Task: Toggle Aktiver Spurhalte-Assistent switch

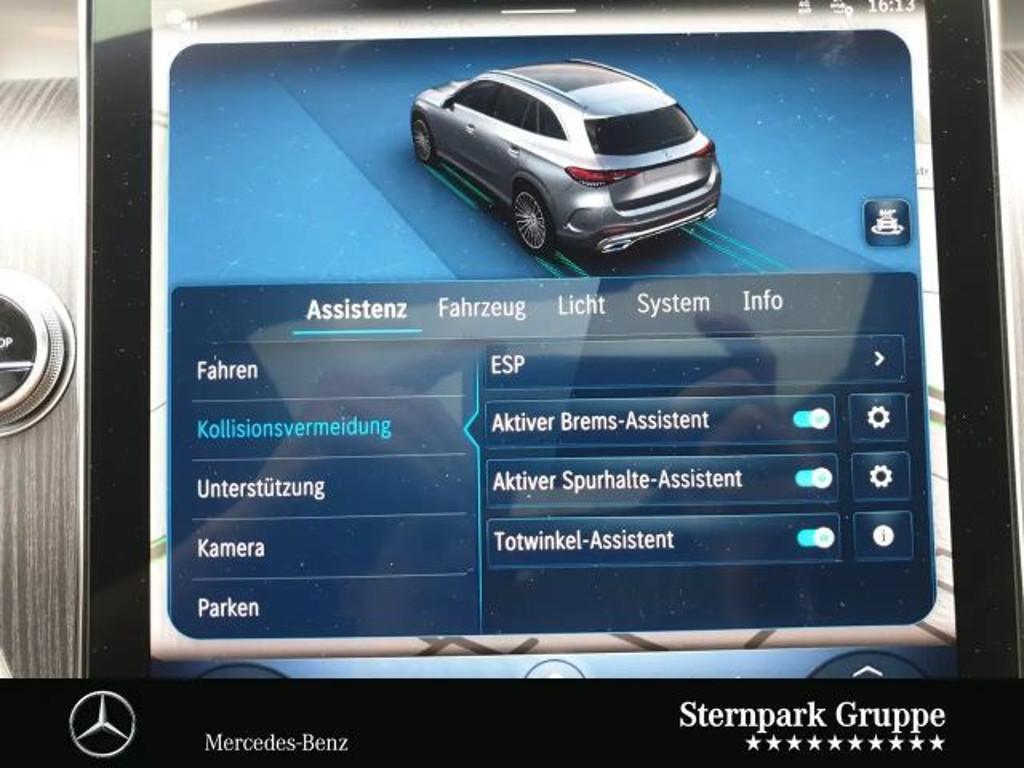Action: [814, 478]
